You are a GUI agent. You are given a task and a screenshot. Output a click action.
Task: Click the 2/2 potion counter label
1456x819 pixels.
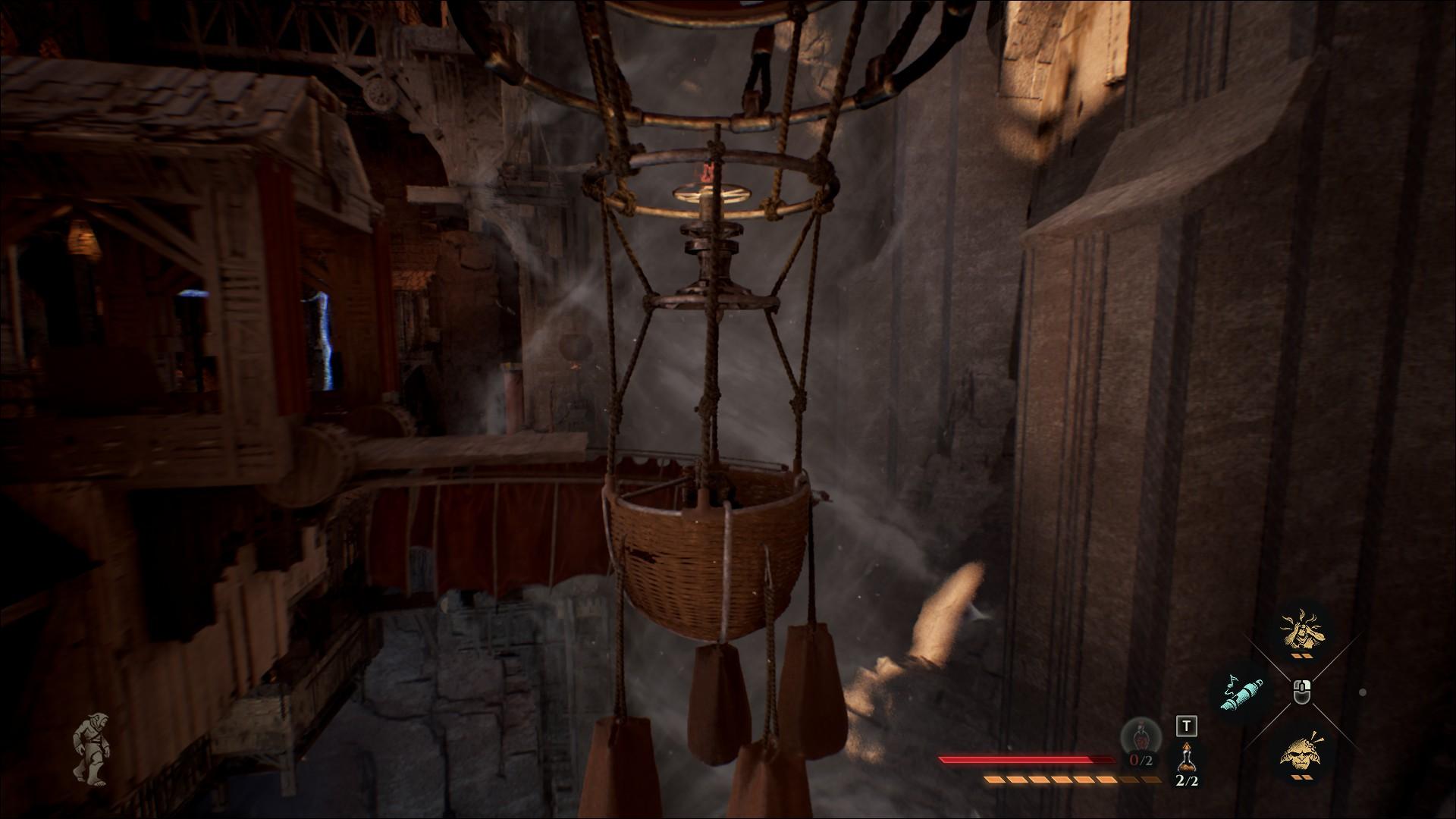(1187, 781)
